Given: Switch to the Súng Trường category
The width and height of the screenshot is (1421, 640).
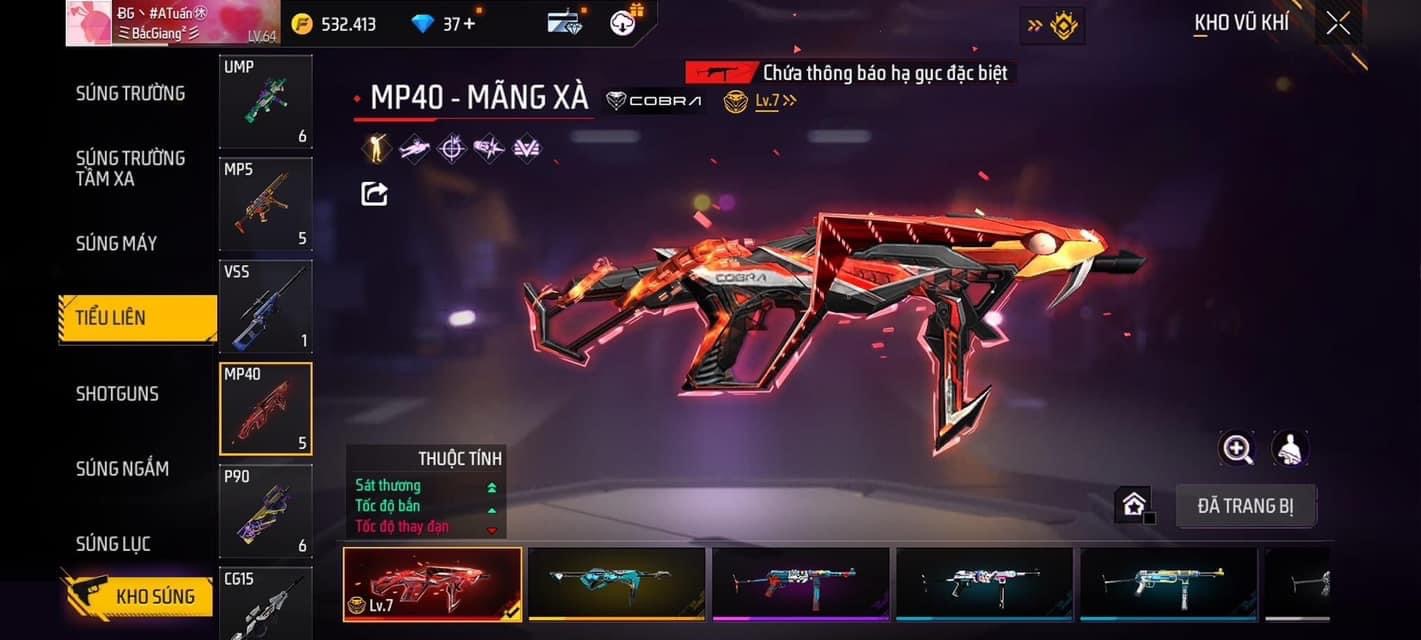Looking at the screenshot, I should click(131, 93).
